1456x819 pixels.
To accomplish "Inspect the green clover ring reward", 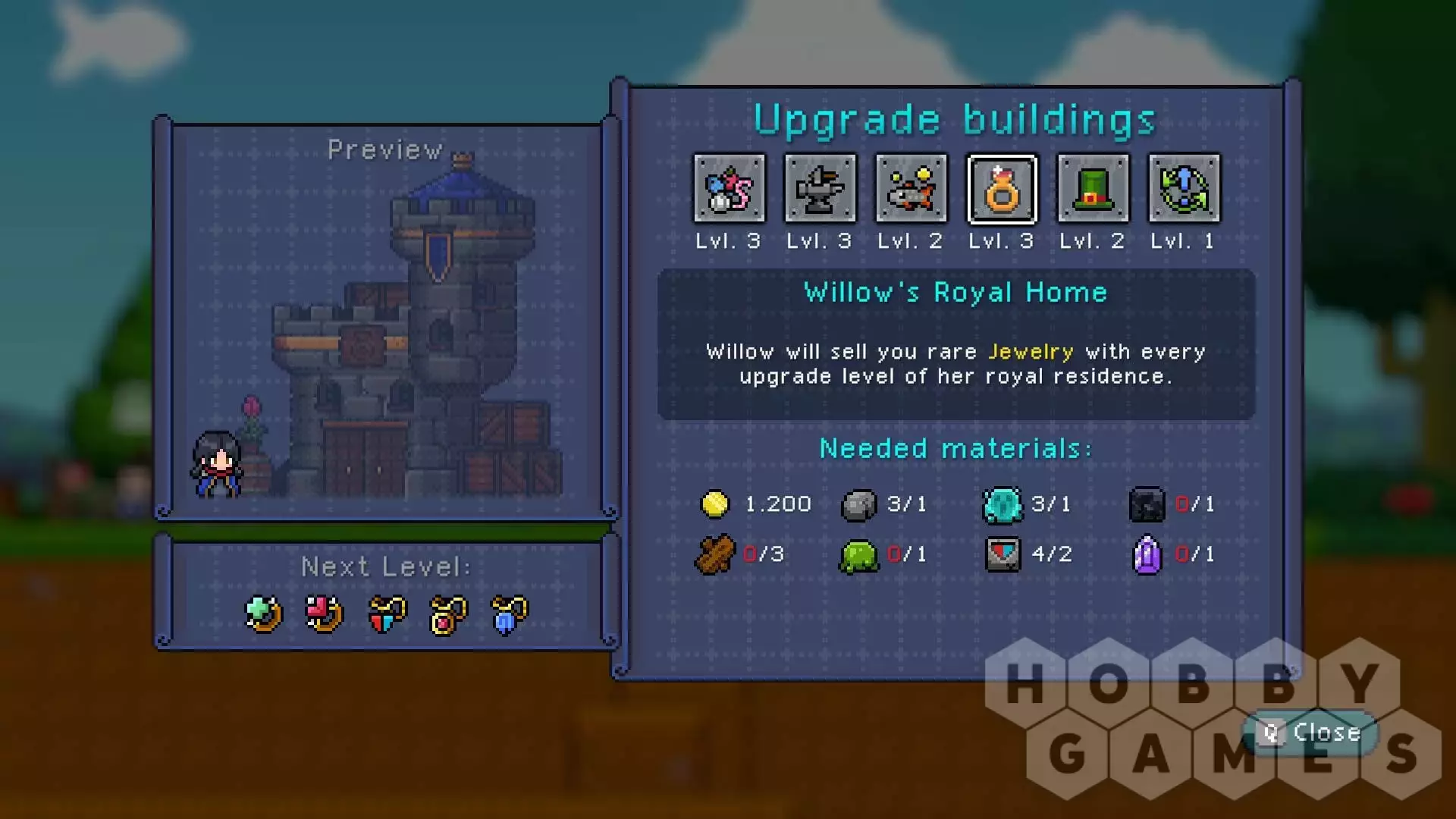I will [x=264, y=613].
